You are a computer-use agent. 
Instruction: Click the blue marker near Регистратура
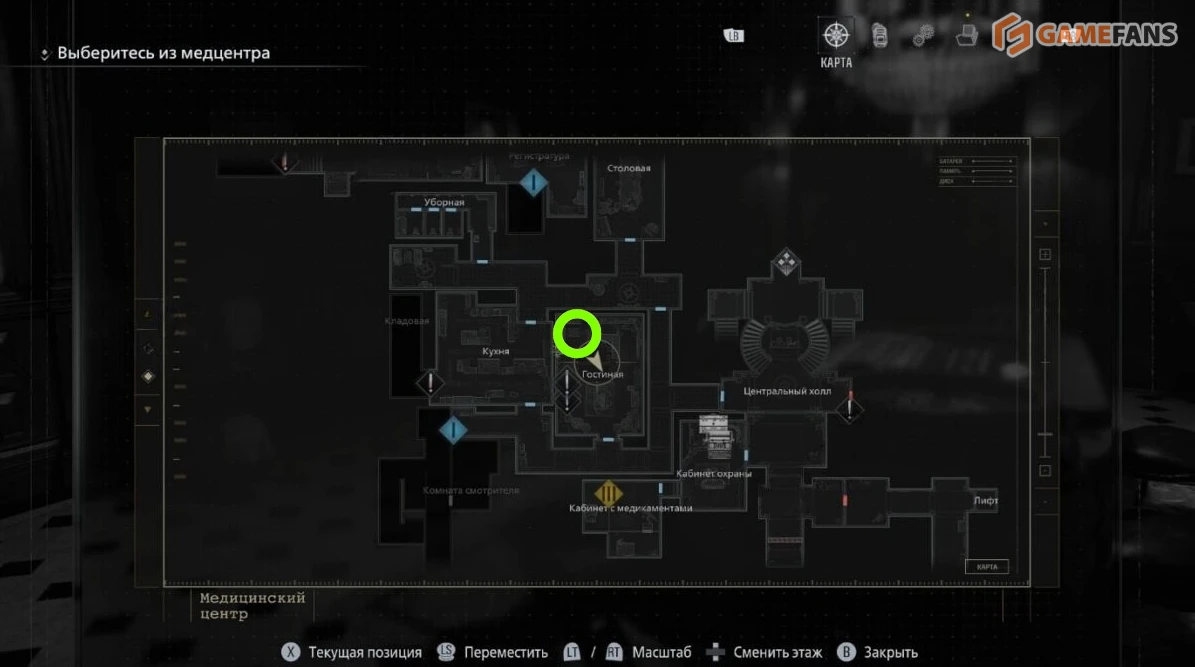coord(533,183)
